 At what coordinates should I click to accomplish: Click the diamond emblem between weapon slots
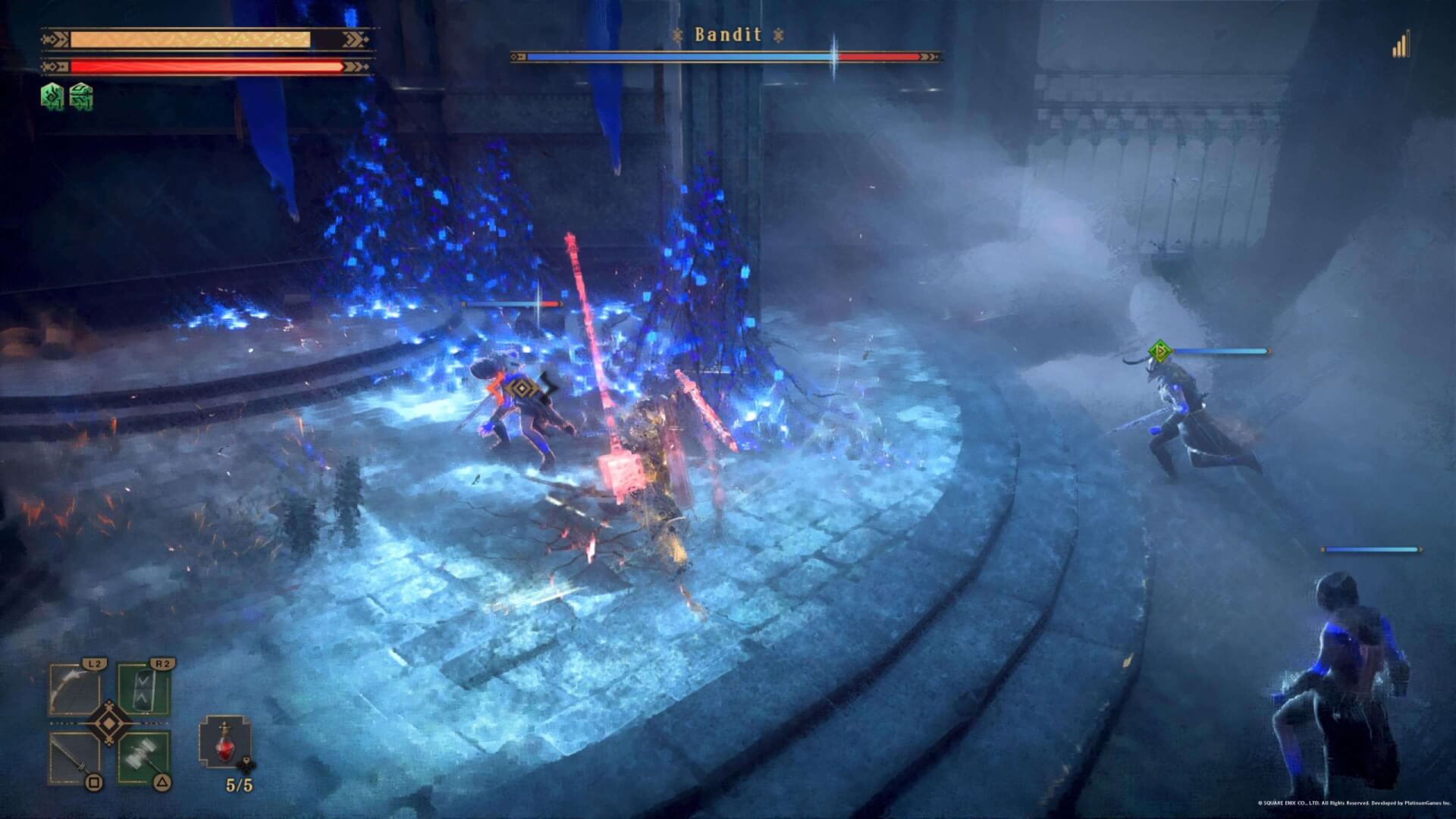[x=109, y=724]
